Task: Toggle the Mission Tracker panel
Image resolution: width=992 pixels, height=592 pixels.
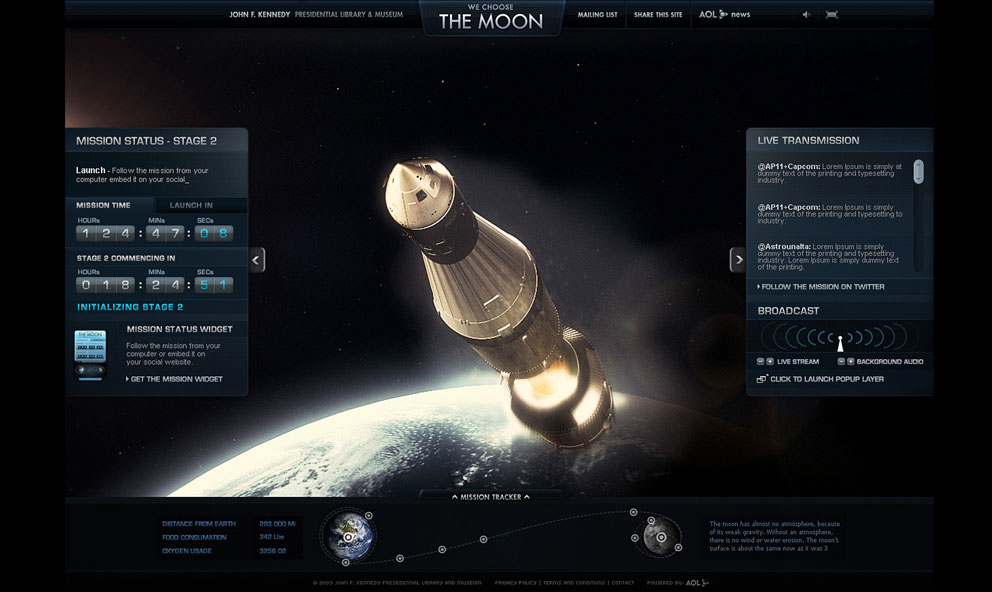Action: [x=491, y=496]
